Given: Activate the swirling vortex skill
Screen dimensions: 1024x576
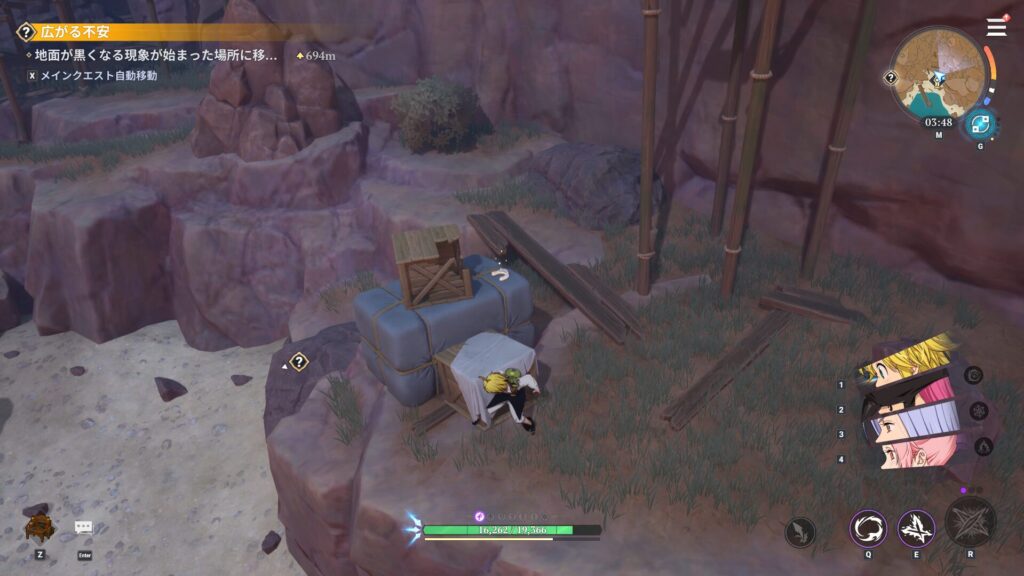Looking at the screenshot, I should (x=868, y=528).
